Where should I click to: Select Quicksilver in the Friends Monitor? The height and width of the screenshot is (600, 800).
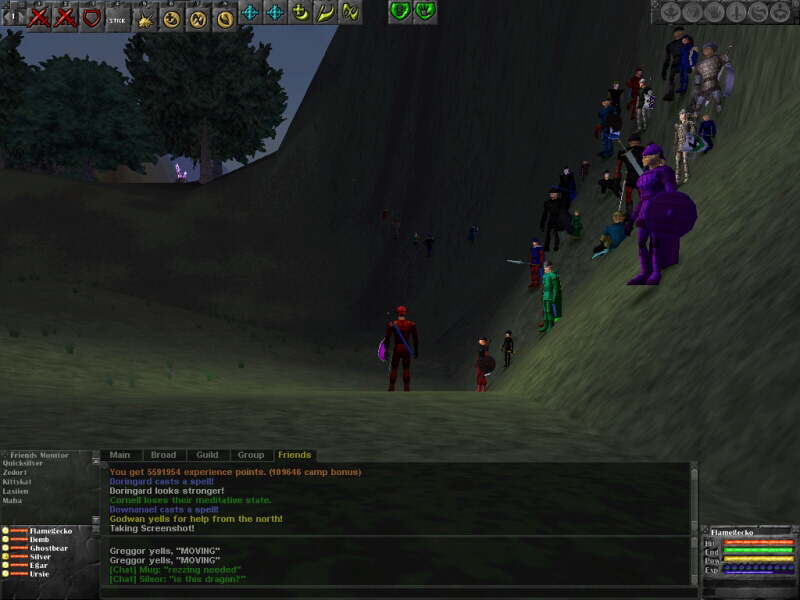23,463
